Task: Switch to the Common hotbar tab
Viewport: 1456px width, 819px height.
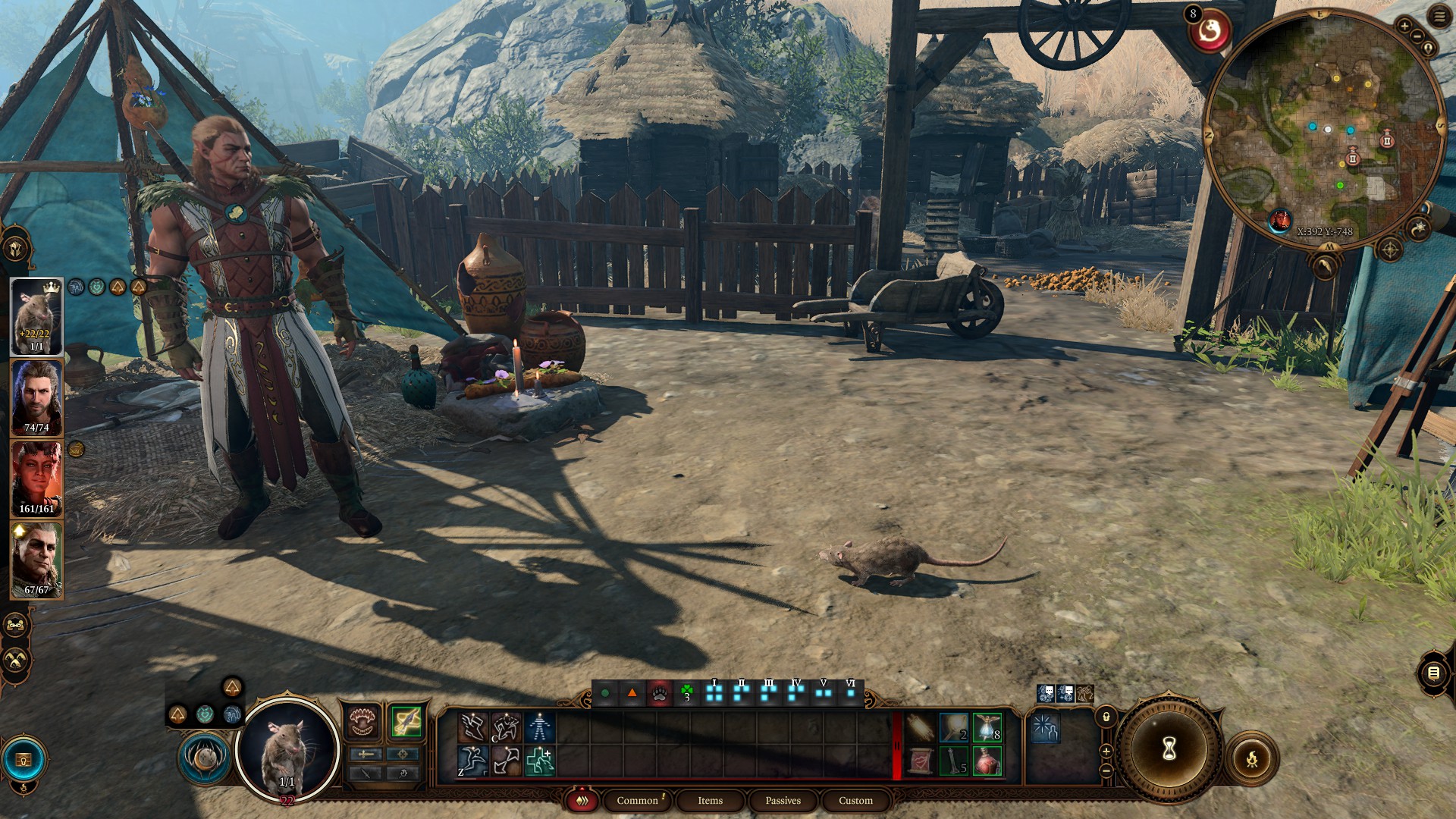Action: [x=637, y=801]
